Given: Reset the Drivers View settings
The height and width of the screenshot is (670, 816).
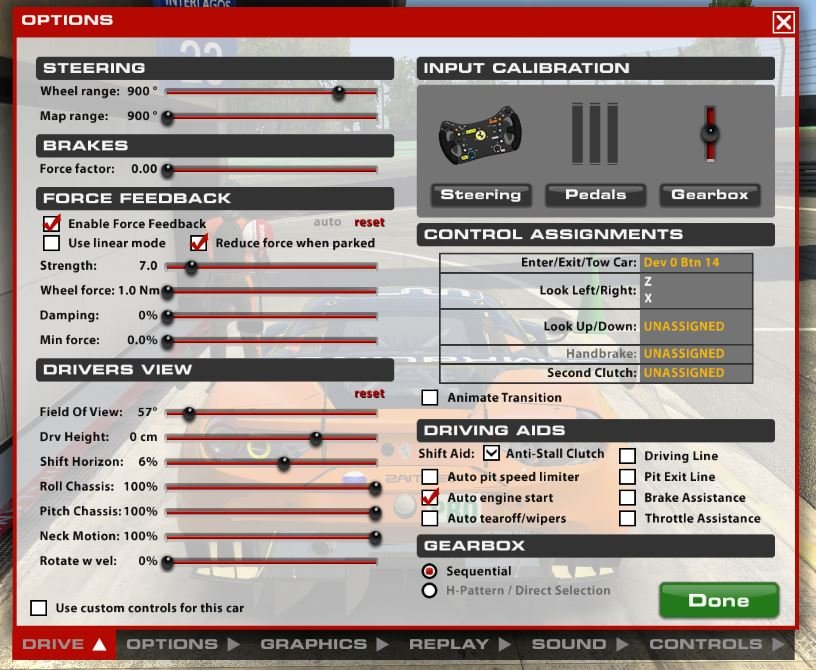Looking at the screenshot, I should (369, 394).
